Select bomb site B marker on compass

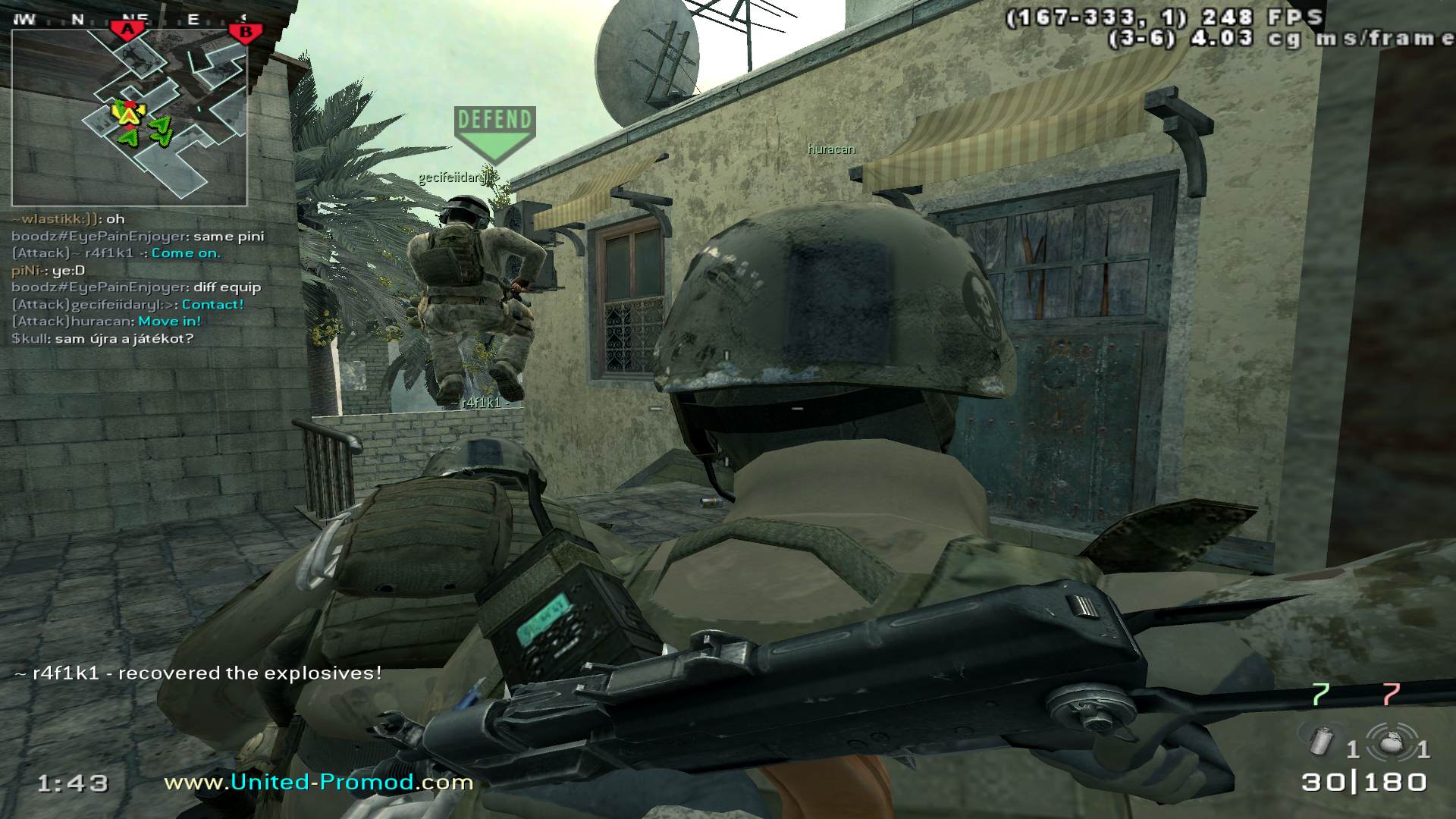click(x=245, y=32)
